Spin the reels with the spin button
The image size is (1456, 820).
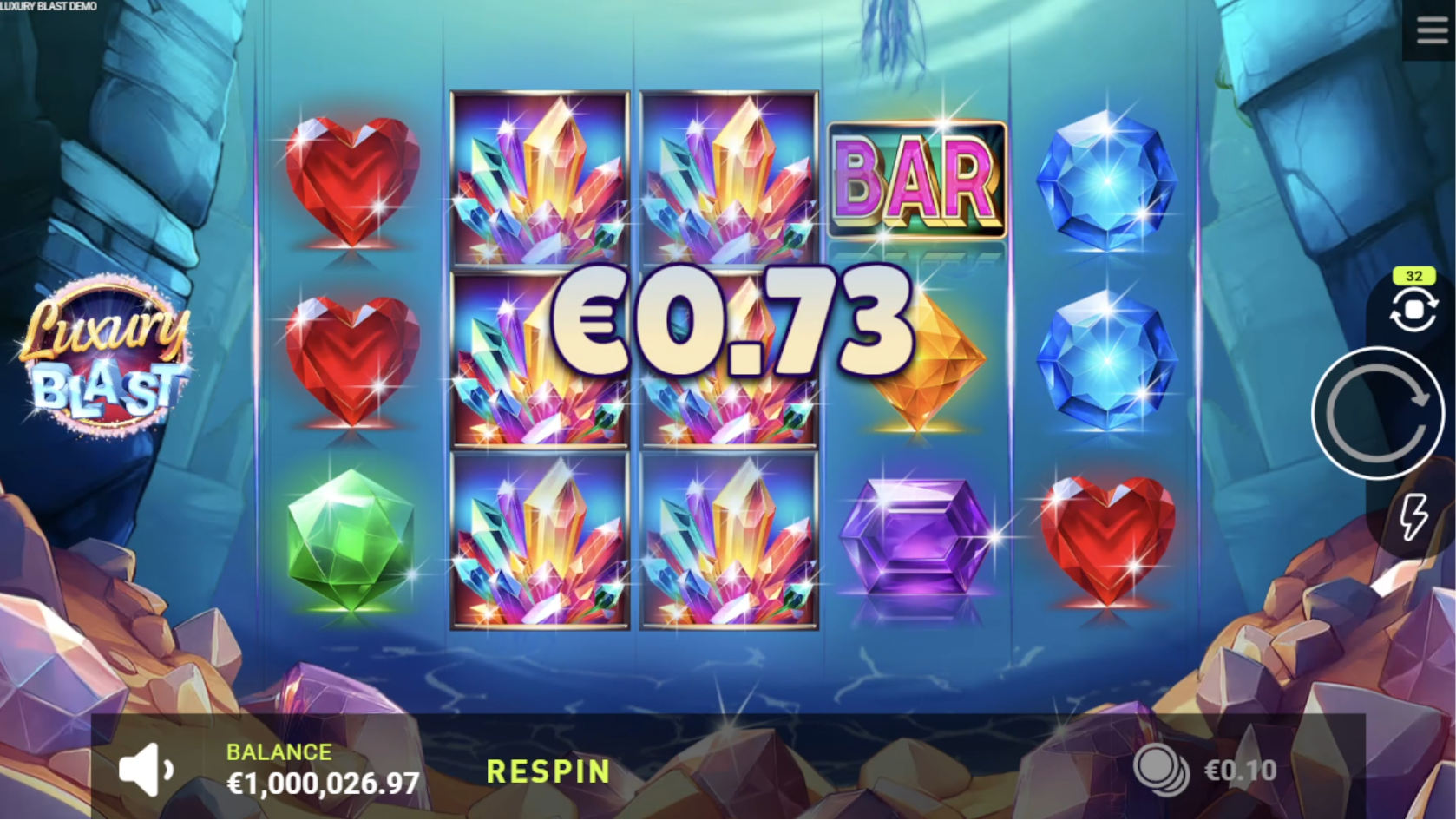(1377, 414)
